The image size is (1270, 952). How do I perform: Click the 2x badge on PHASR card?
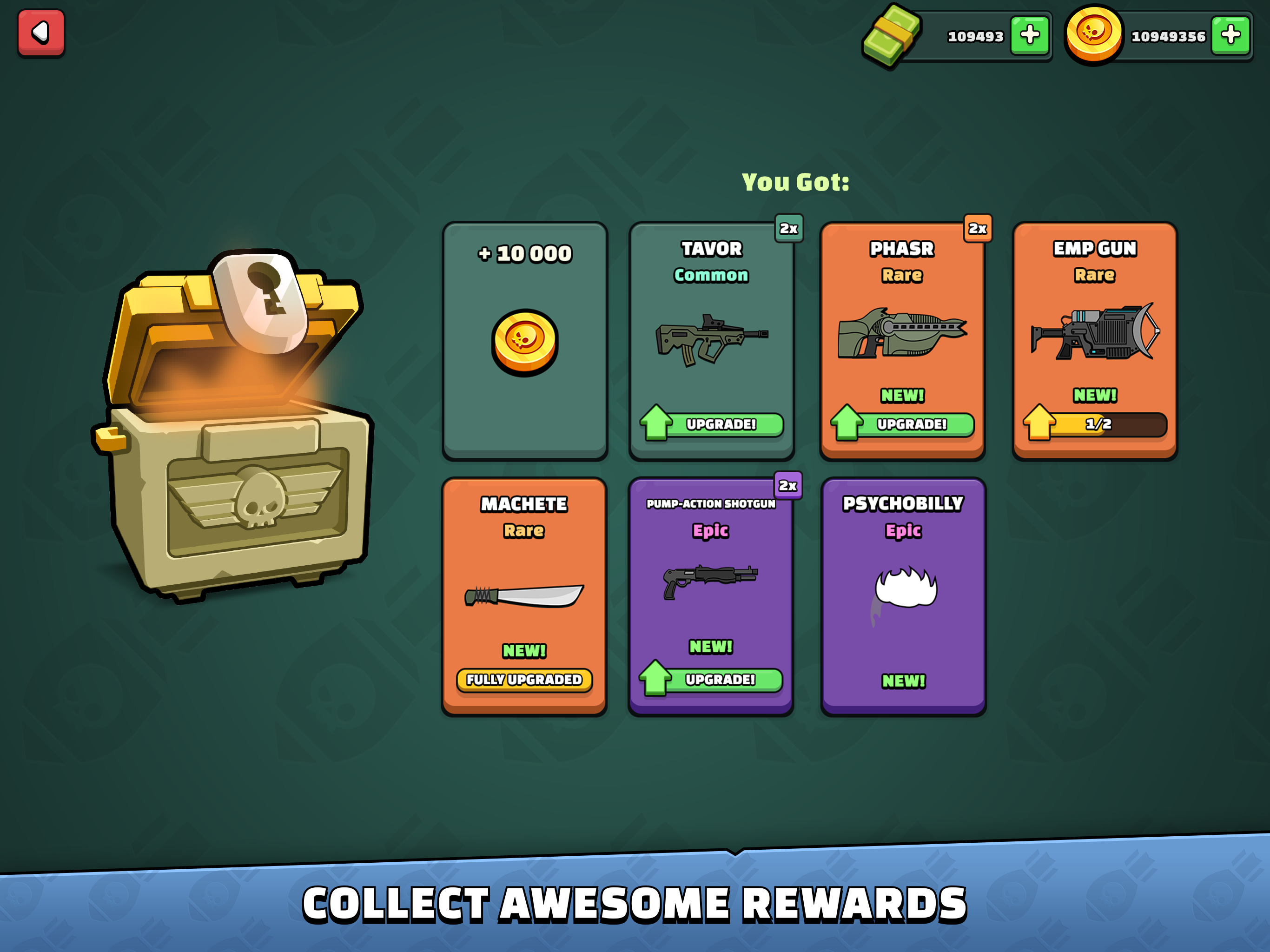tap(979, 229)
